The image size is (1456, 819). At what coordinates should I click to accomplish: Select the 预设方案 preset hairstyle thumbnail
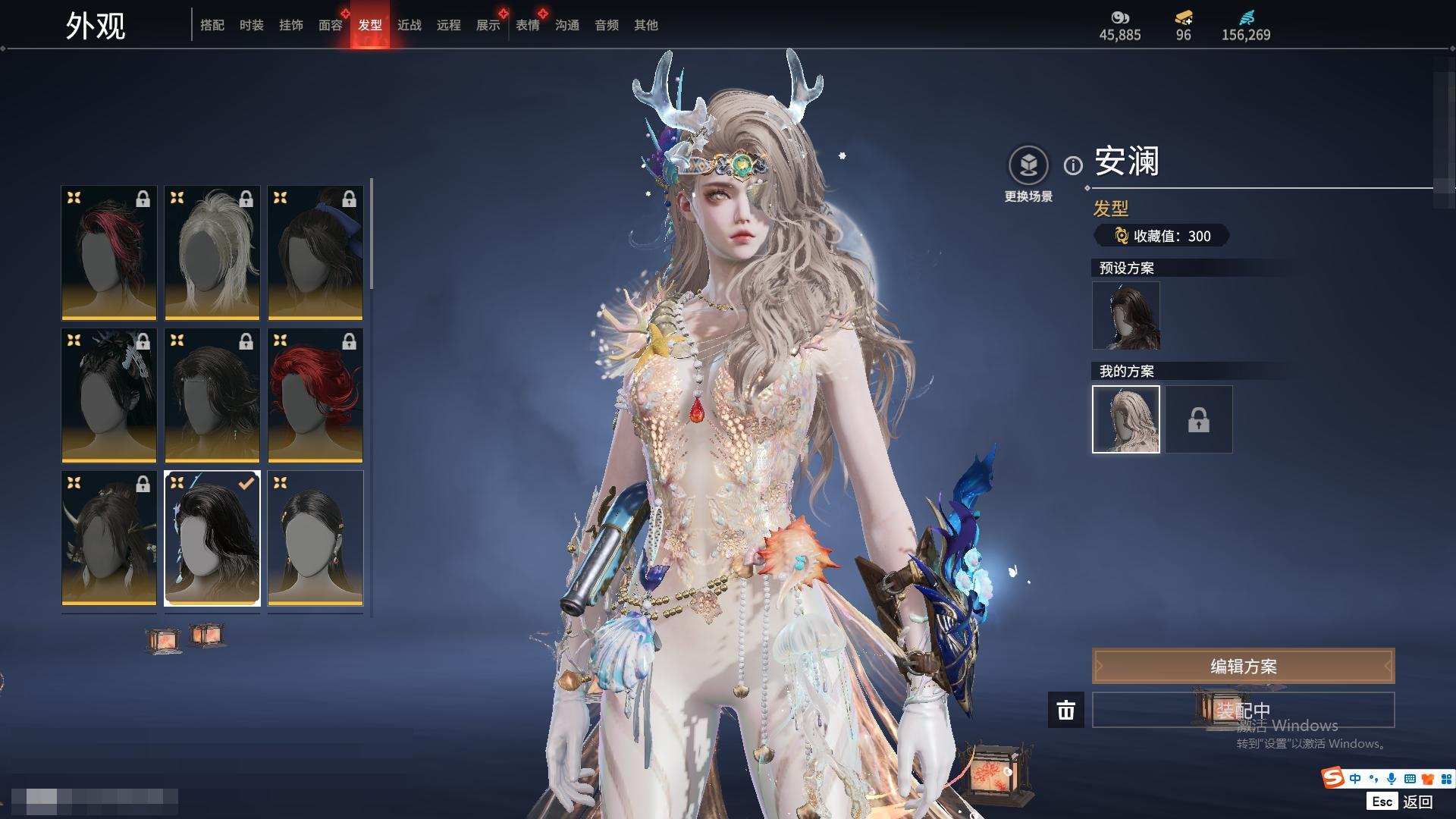click(x=1126, y=315)
